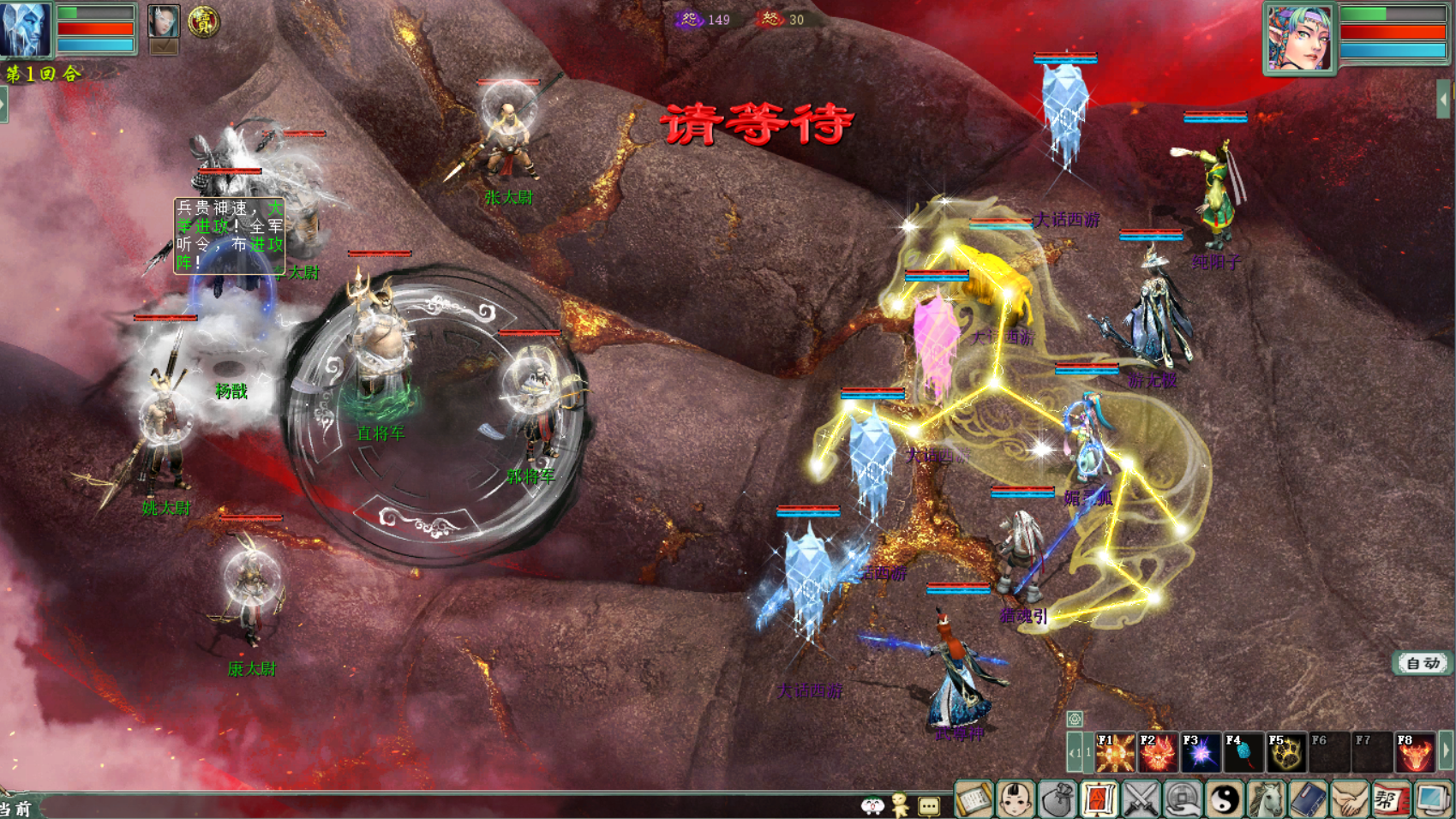Open the crossed swords combat menu

[x=1141, y=800]
